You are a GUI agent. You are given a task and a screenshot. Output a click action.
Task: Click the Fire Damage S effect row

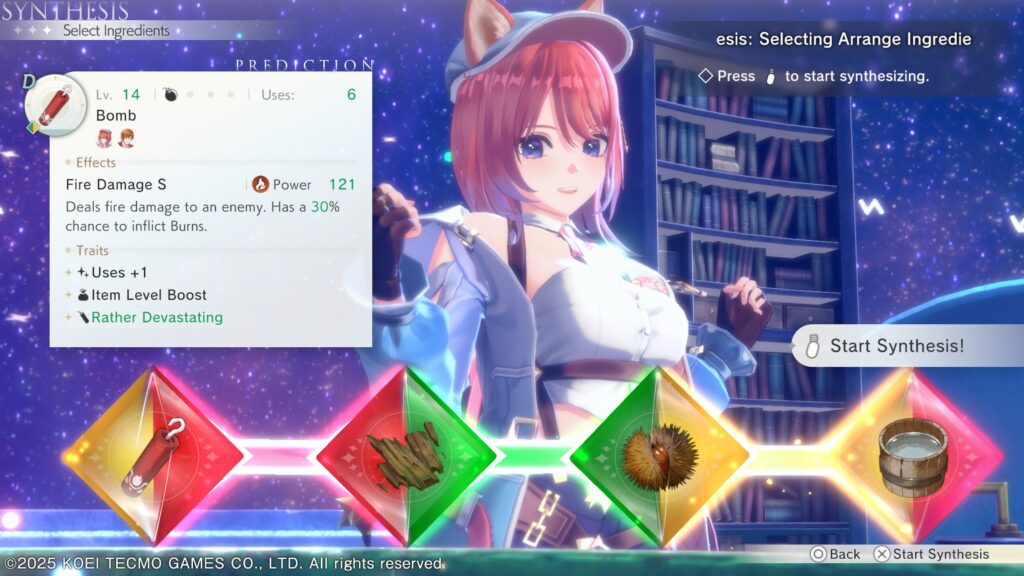coord(116,185)
